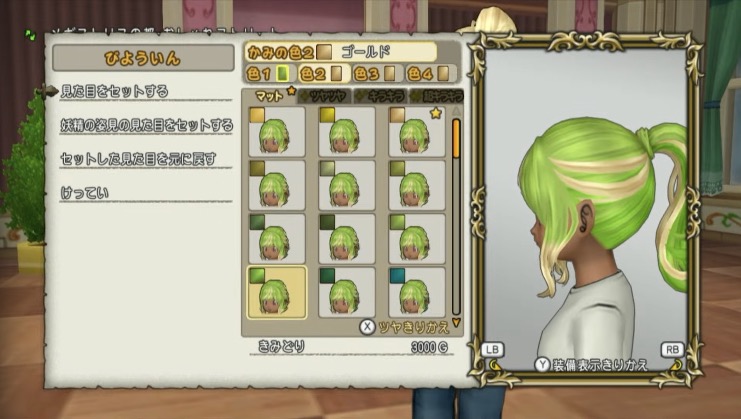Confirm with the けってい option
The height and width of the screenshot is (419, 741).
[x=84, y=191]
